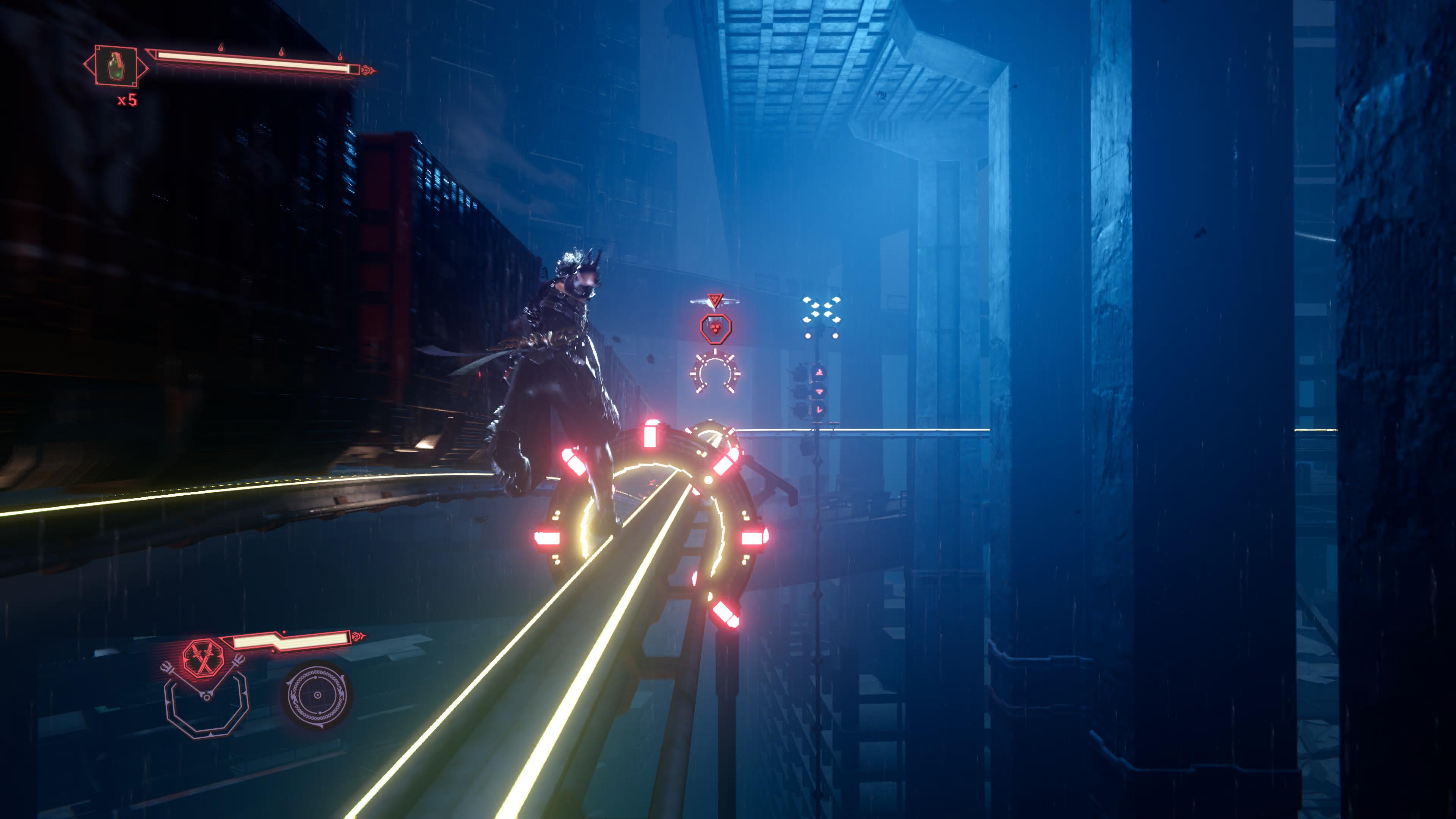Select the red inverted triangle enemy marker
The width and height of the screenshot is (1456, 819).
[715, 300]
